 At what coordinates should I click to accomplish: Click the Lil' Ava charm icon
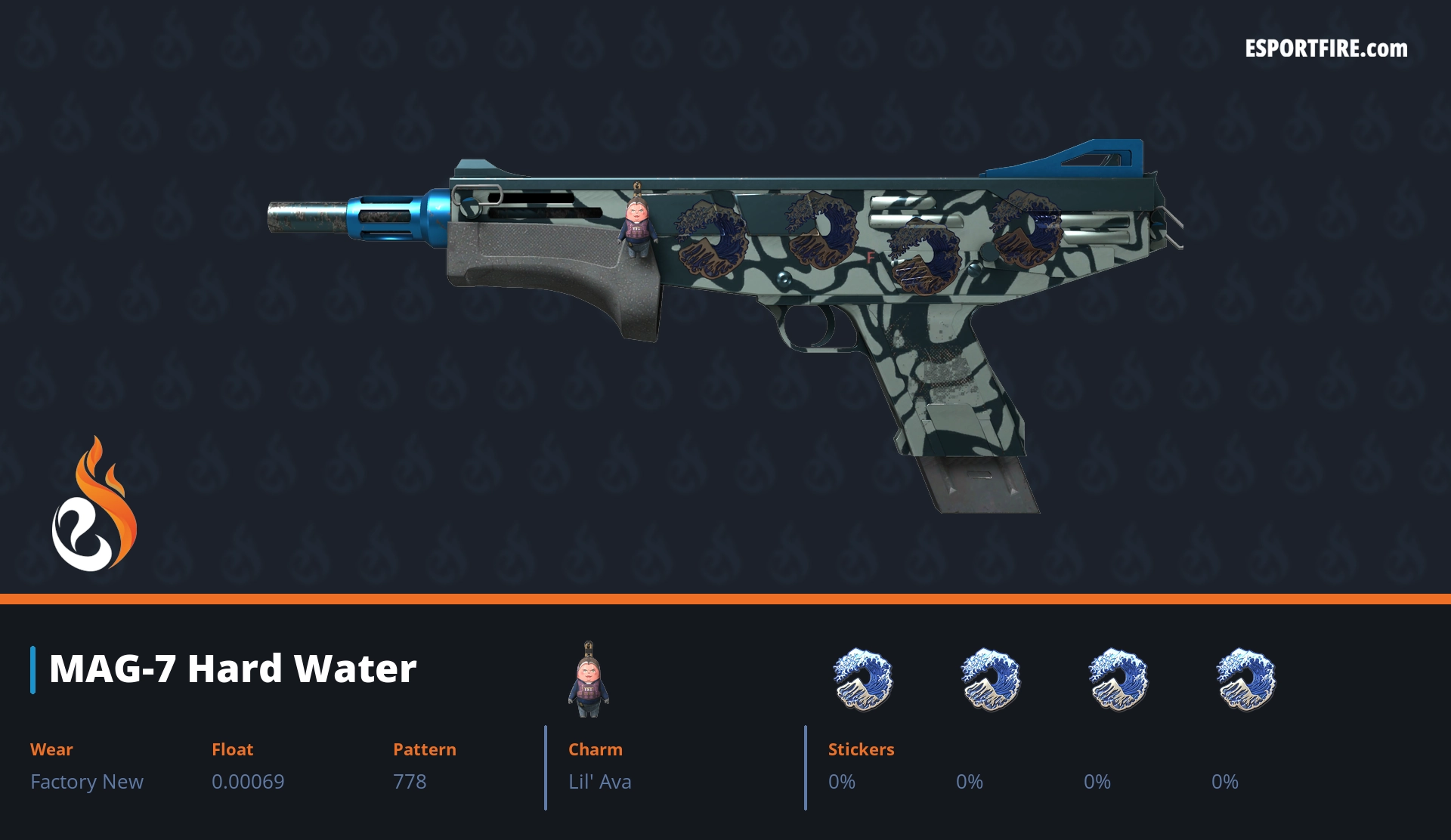589,680
